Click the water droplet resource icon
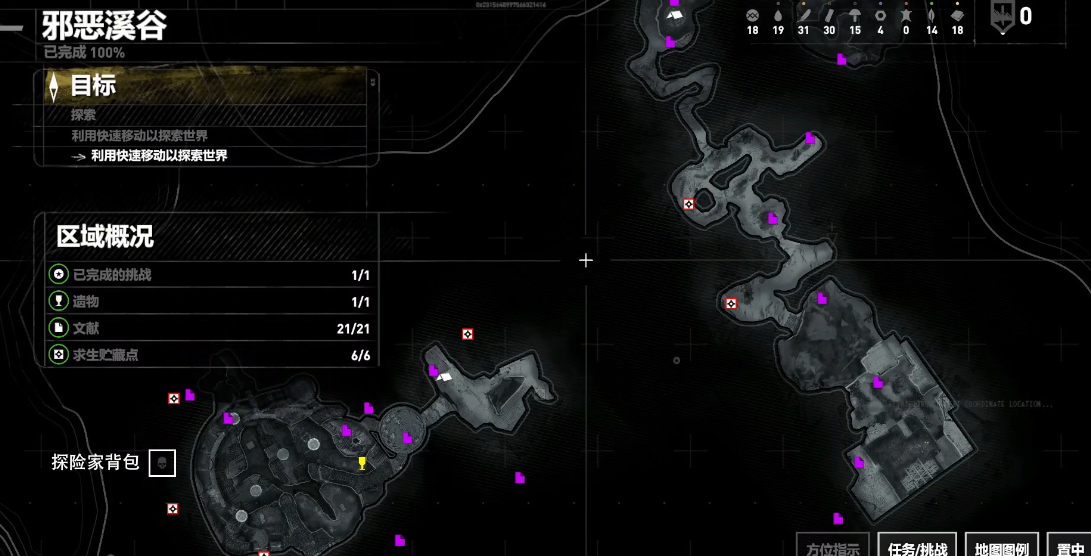Image resolution: width=1091 pixels, height=556 pixels. 778,16
